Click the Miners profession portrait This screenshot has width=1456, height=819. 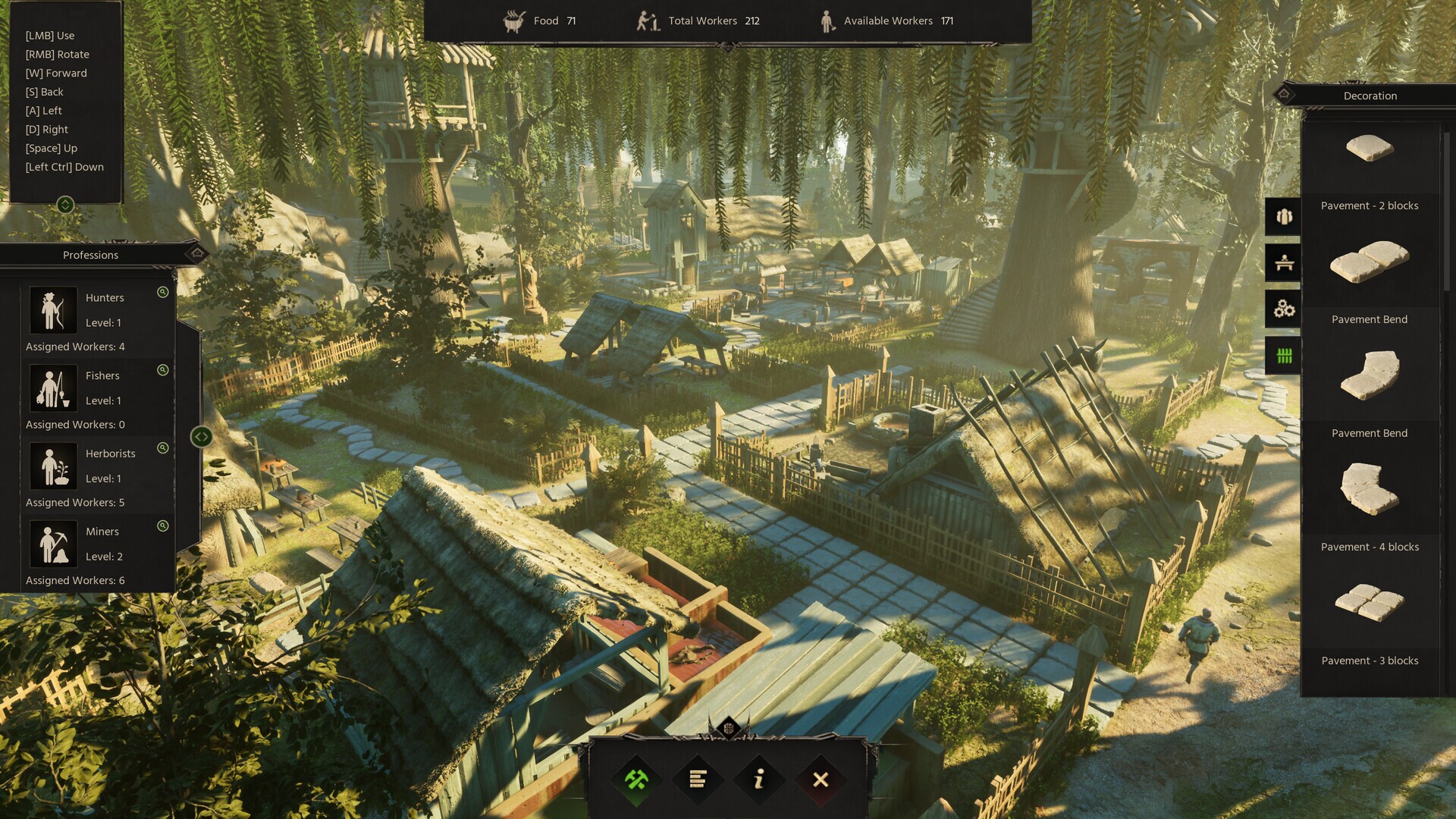52,543
